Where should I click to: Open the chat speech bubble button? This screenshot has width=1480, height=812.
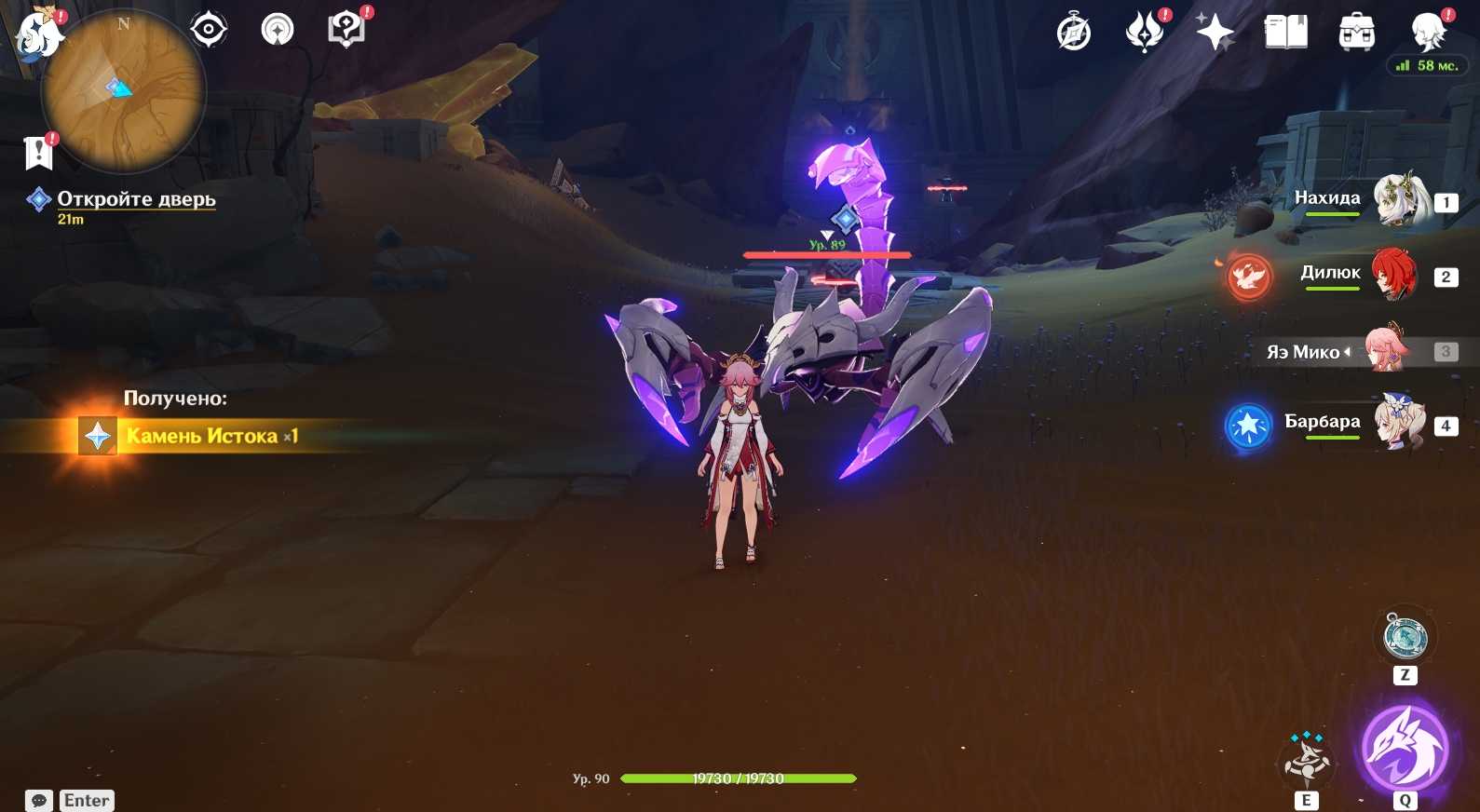click(x=39, y=801)
